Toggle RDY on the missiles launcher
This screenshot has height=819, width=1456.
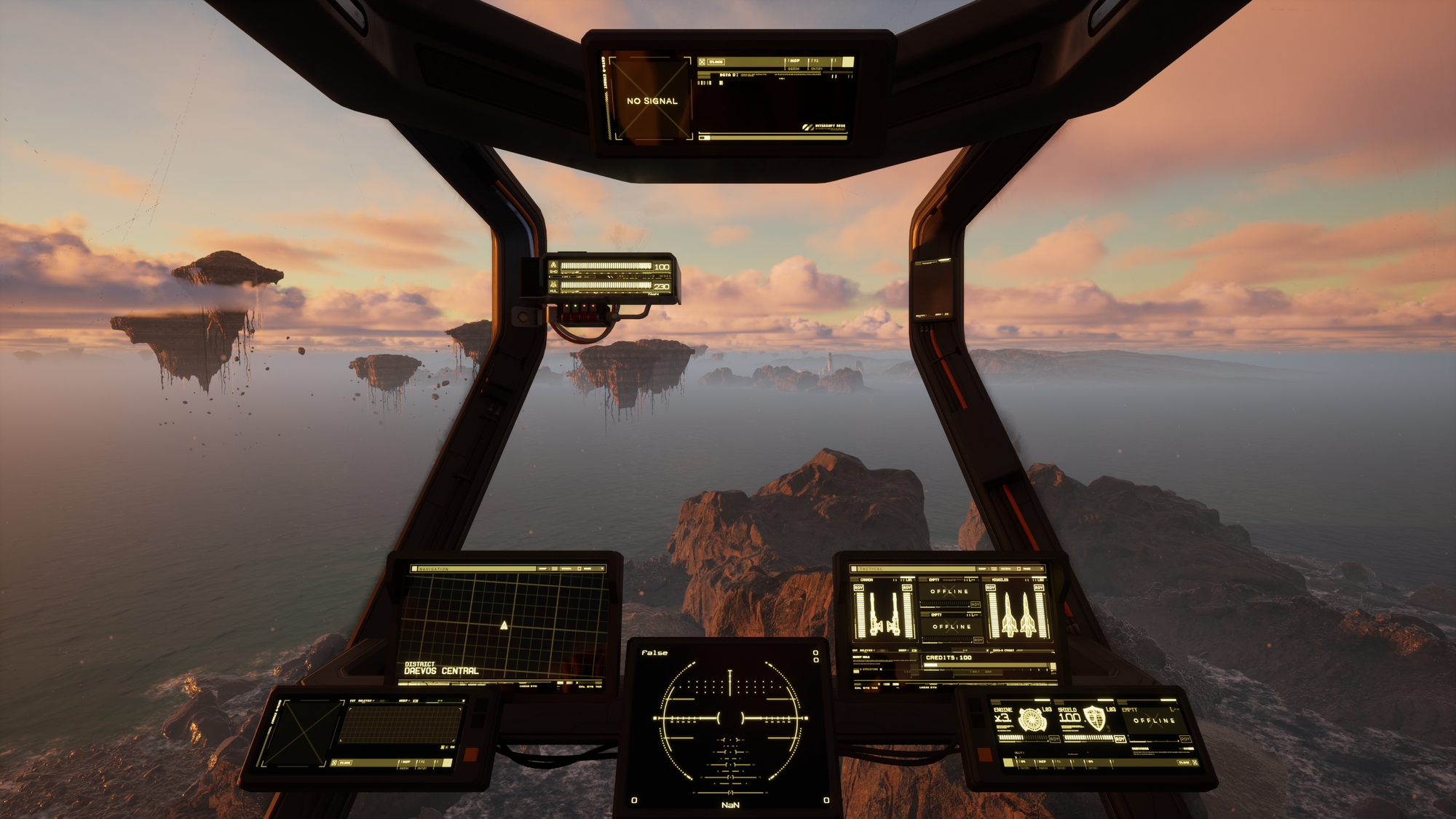pos(992,587)
